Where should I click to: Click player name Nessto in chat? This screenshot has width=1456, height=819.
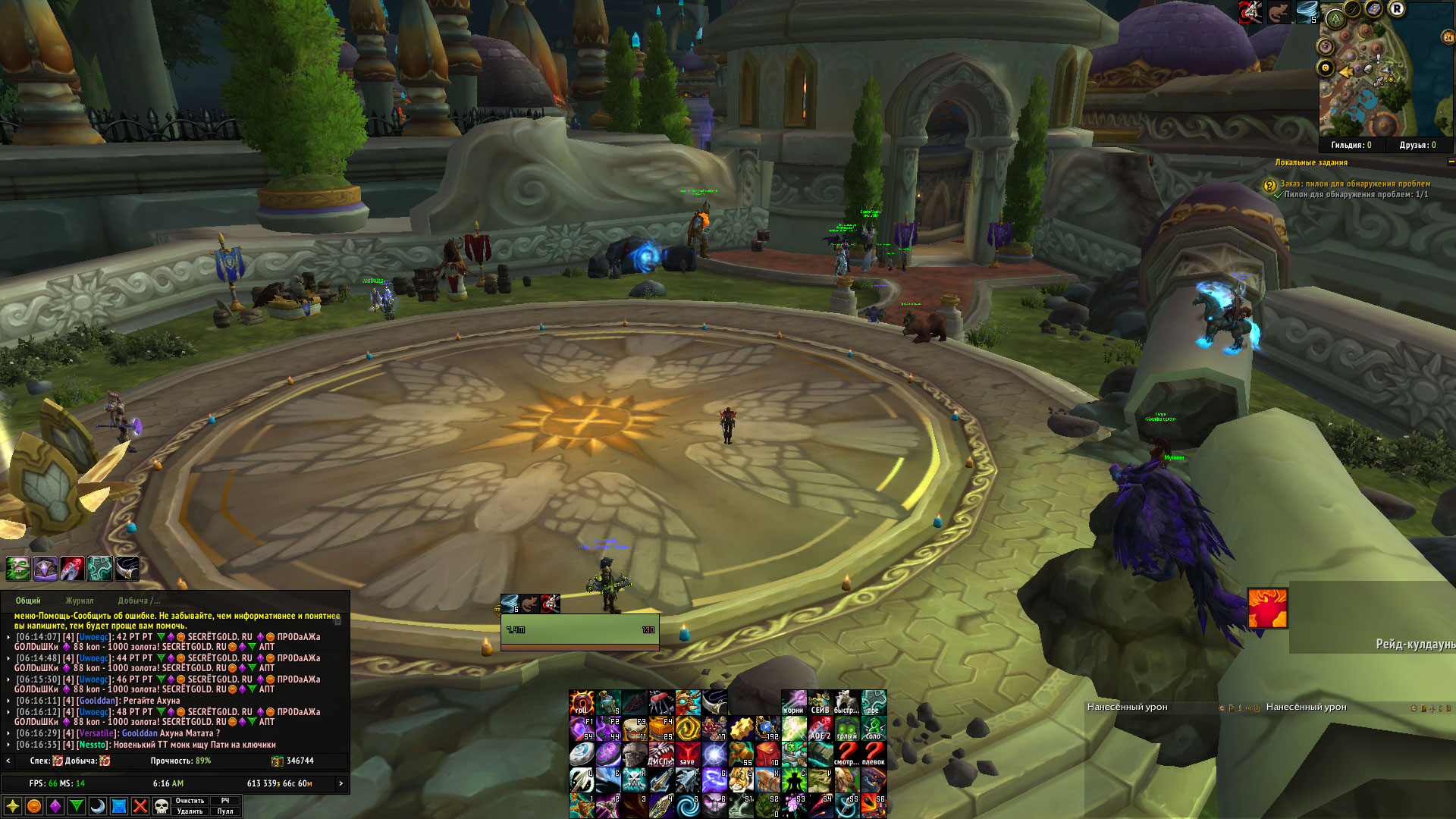click(x=93, y=745)
